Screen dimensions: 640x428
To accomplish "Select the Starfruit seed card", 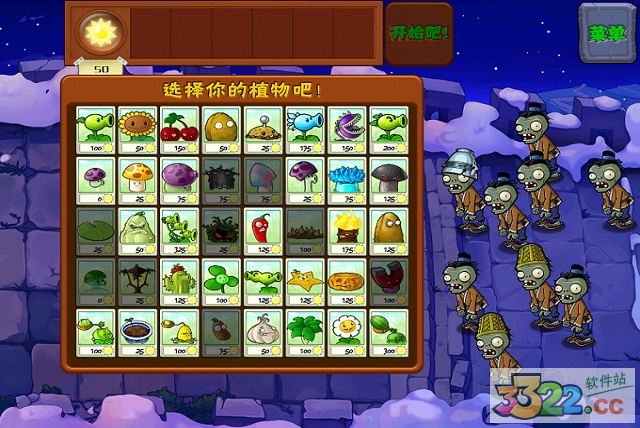I will 304,282.
